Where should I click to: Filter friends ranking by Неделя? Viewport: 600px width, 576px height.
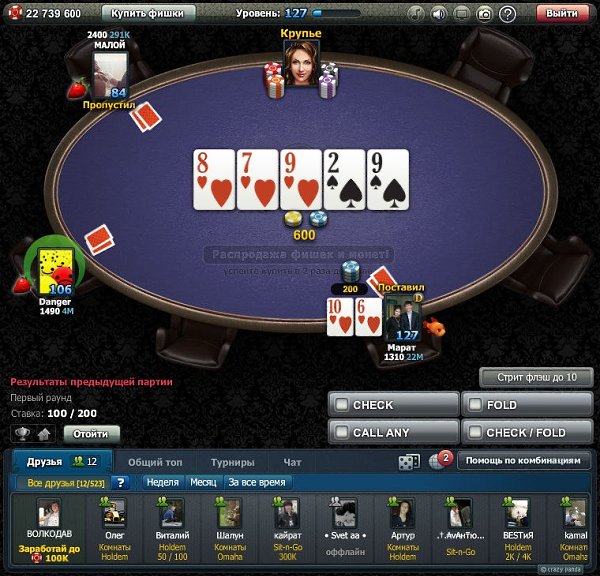(x=161, y=482)
